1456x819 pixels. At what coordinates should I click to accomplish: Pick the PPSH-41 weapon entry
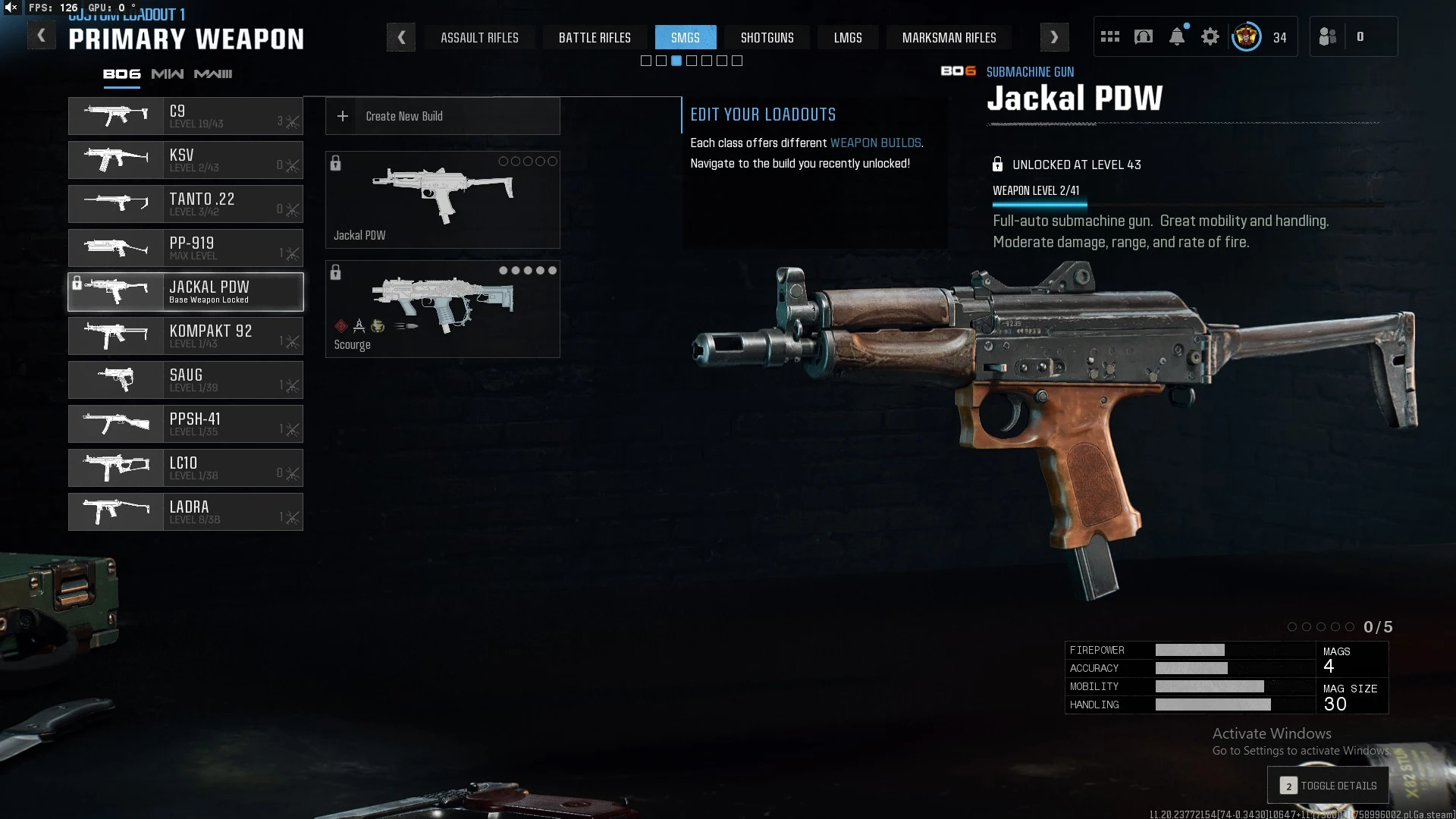186,424
